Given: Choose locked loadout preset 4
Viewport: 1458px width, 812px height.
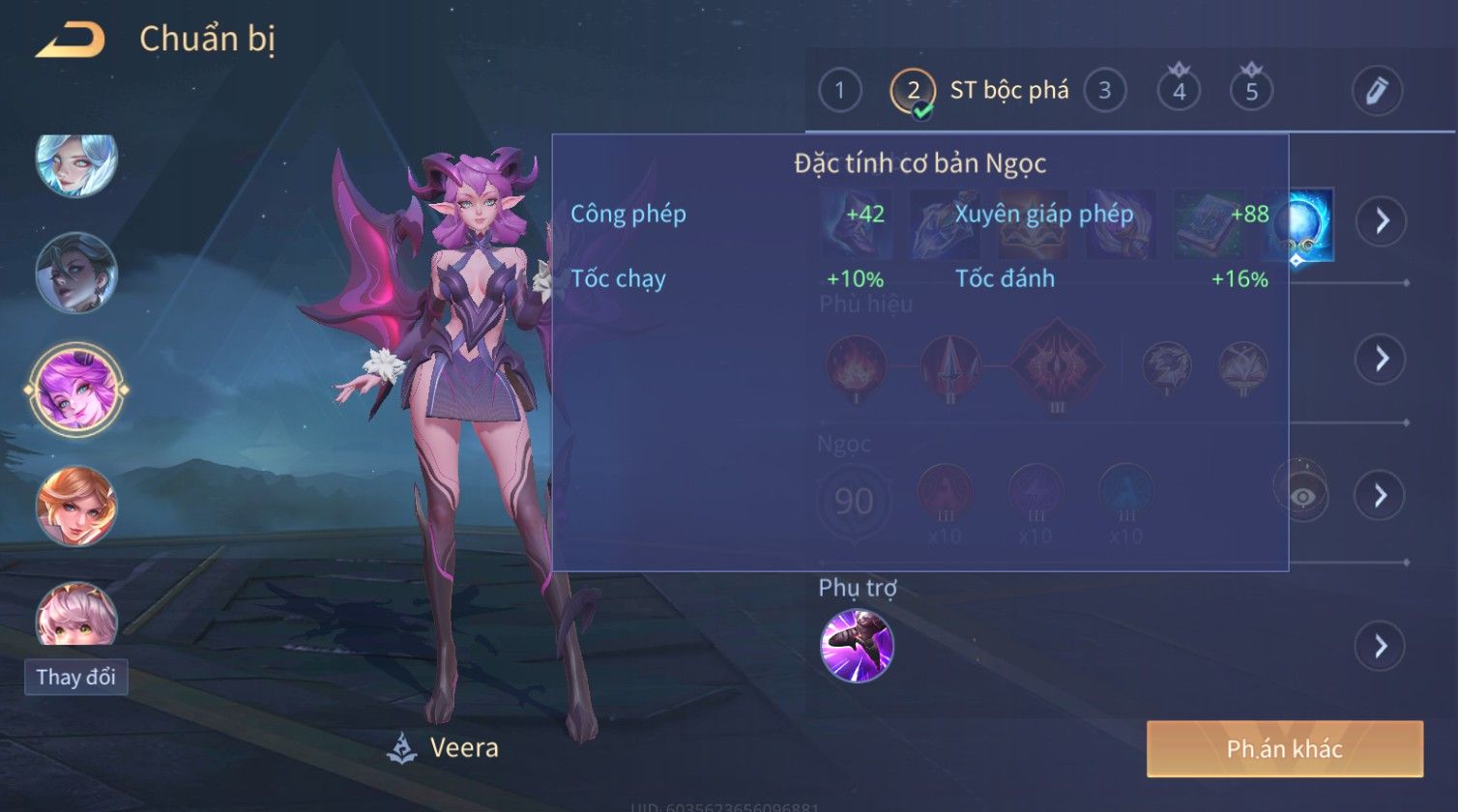Looking at the screenshot, I should pos(1179,91).
